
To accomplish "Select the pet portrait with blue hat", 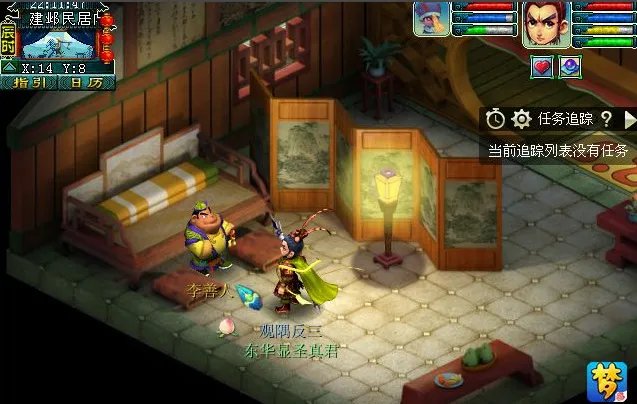I will coord(431,19).
